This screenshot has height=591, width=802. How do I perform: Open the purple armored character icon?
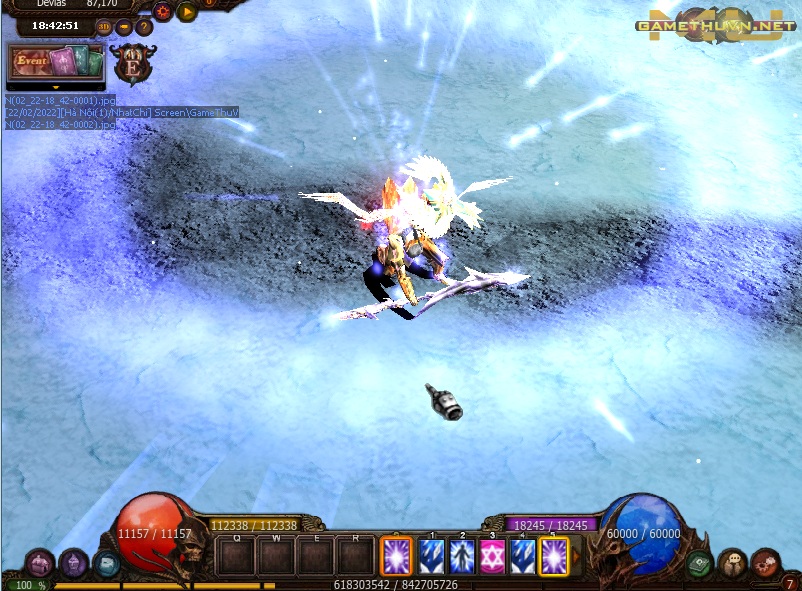pyautogui.click(x=73, y=563)
